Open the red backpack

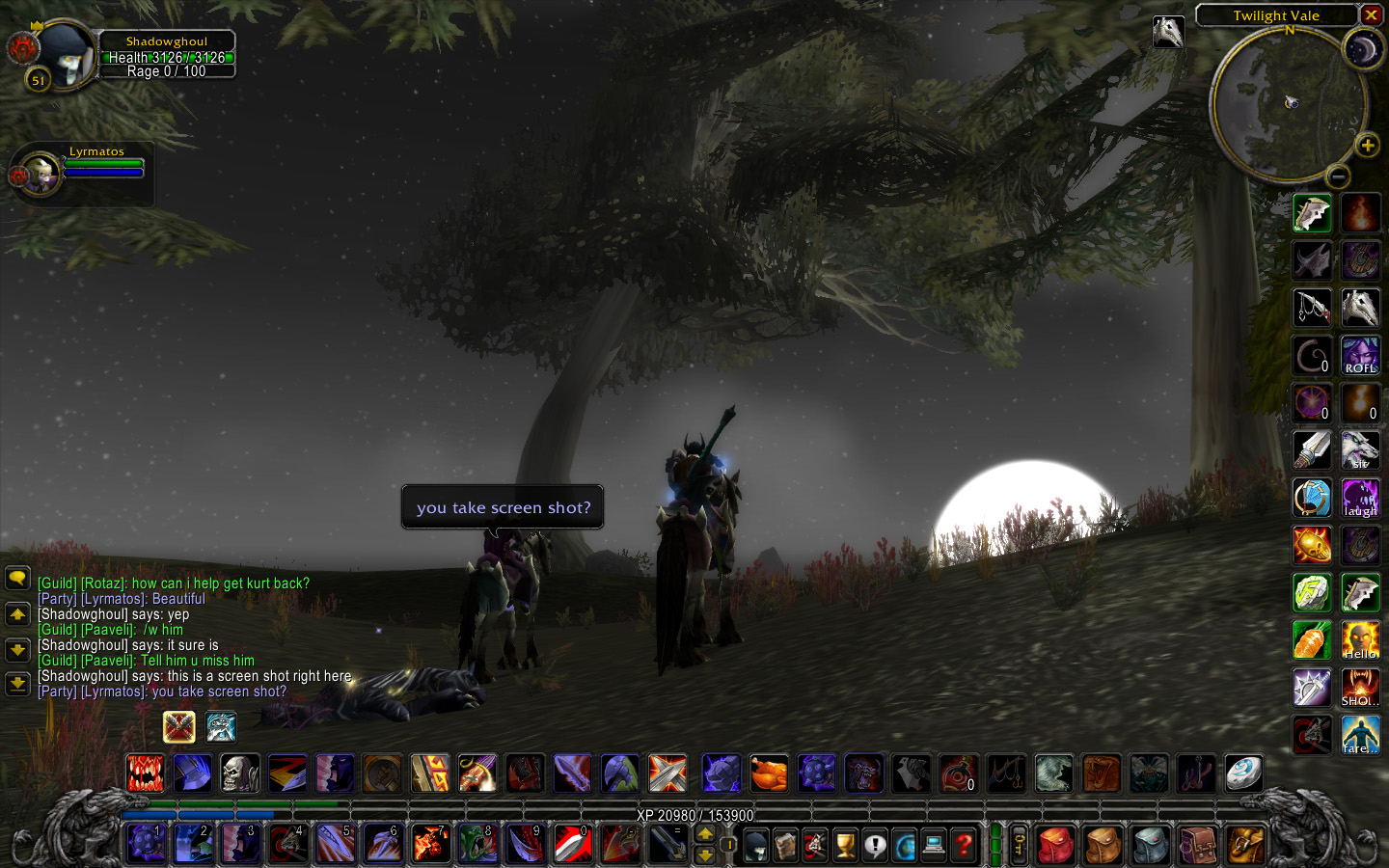point(1056,846)
